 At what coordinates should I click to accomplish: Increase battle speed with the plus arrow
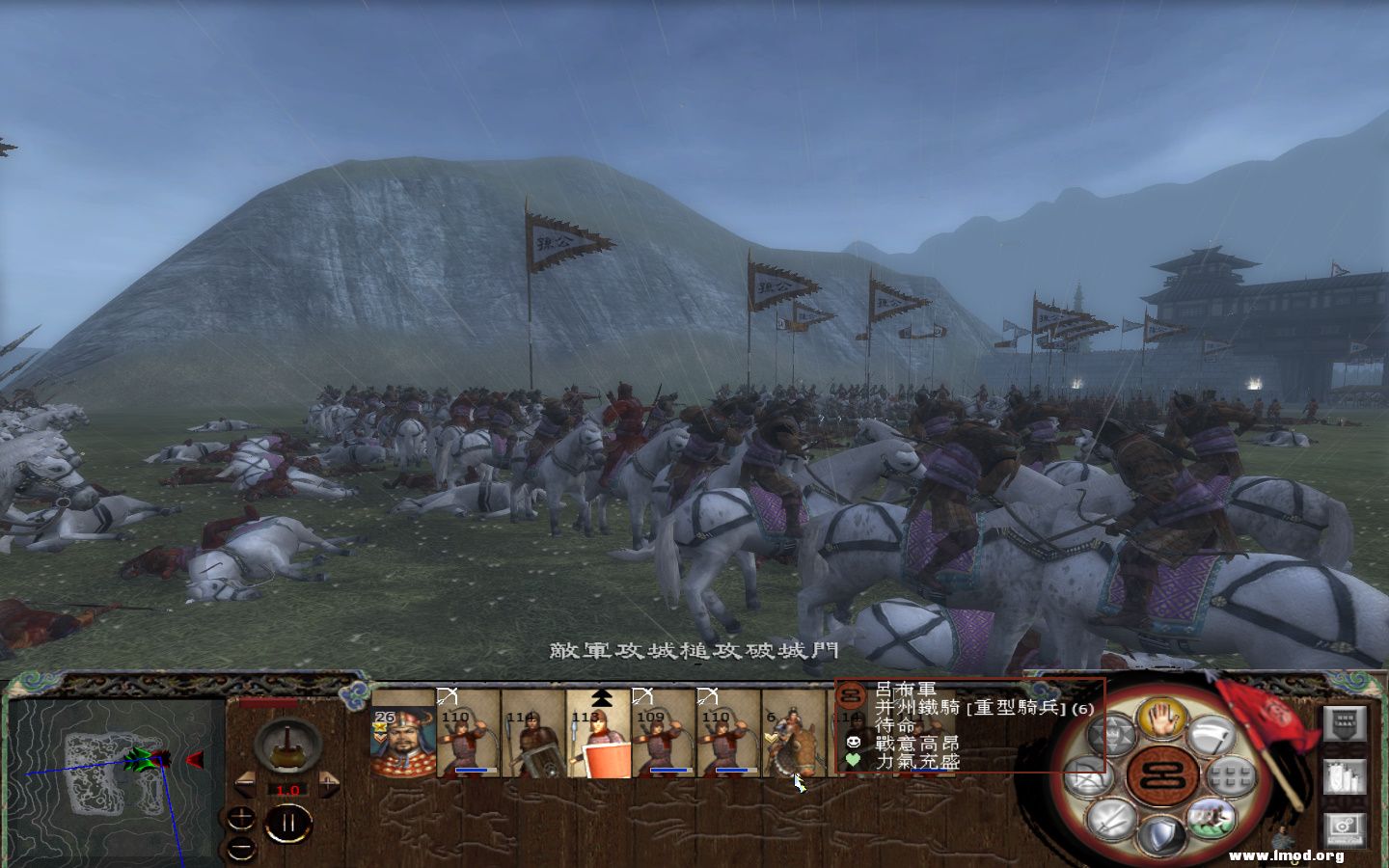(x=328, y=782)
